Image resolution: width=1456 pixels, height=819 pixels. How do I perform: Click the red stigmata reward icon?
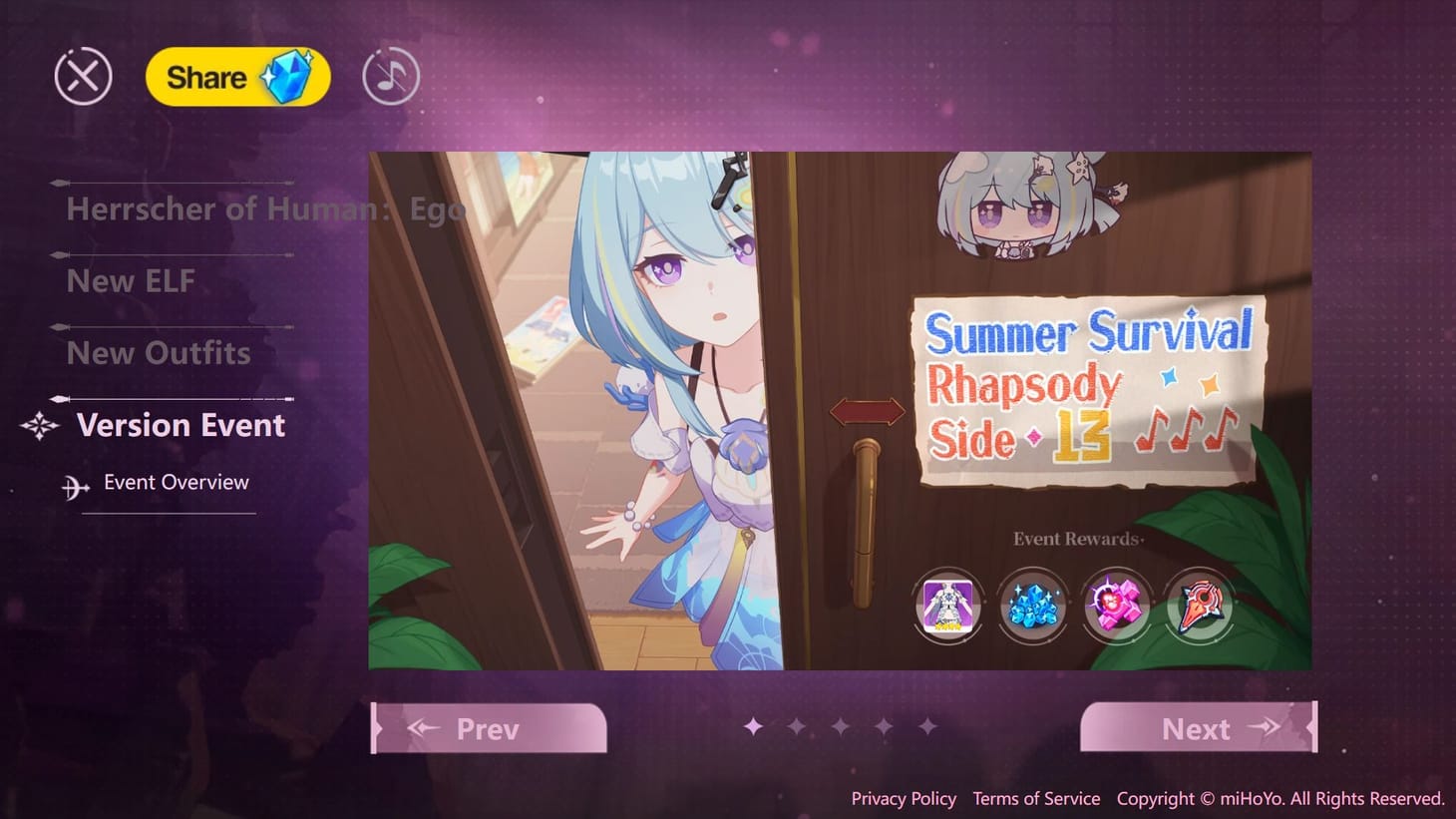[x=1200, y=606]
